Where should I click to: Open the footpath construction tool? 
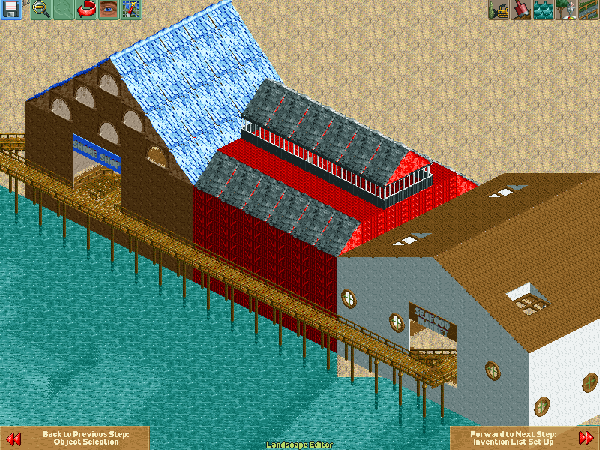588,10
